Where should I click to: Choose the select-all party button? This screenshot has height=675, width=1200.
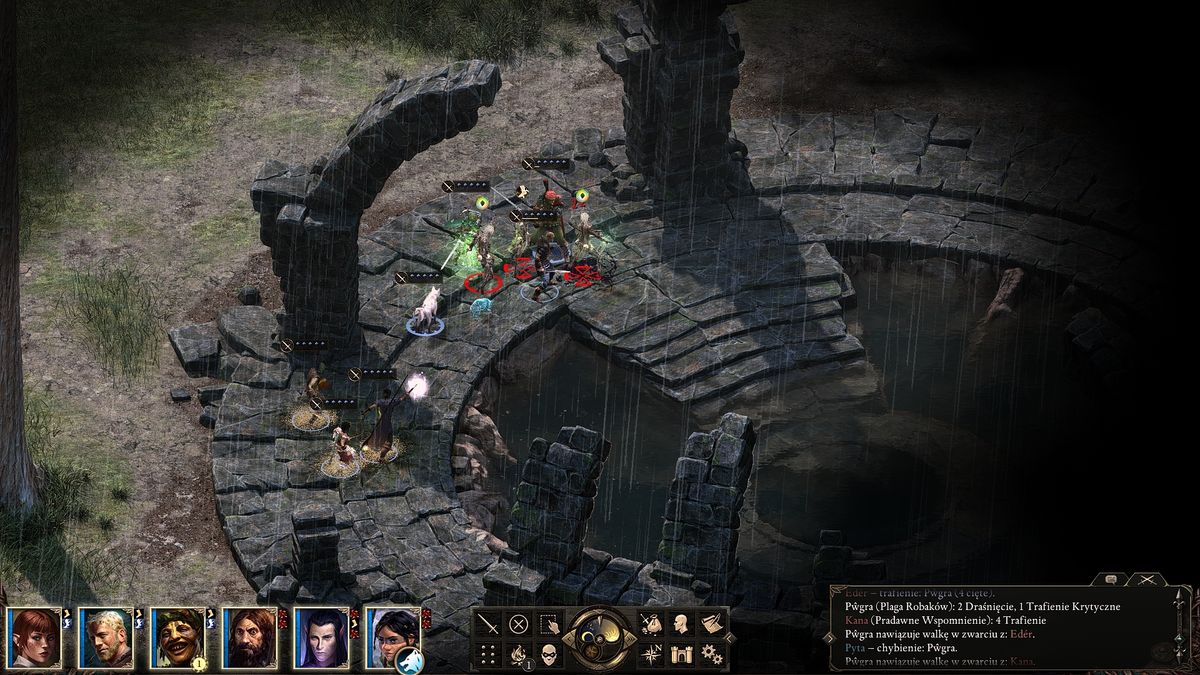click(548, 624)
